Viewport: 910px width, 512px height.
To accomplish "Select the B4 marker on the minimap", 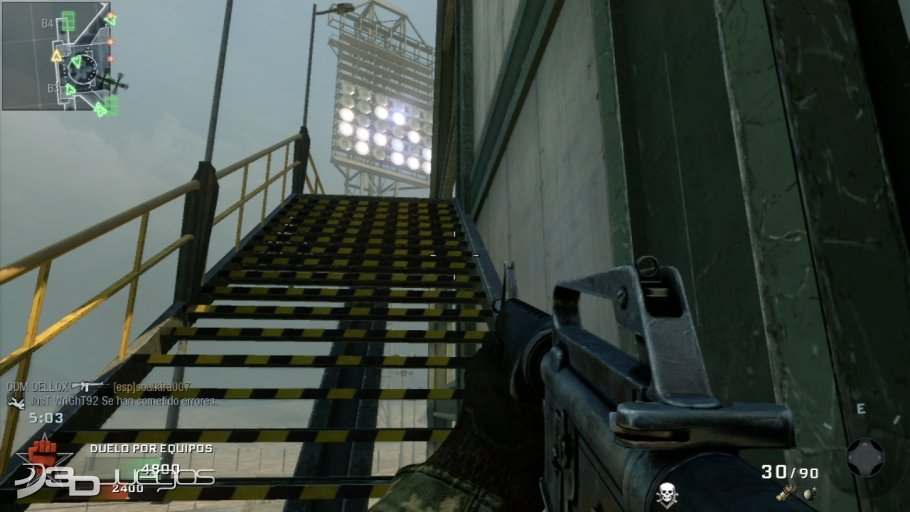I will pyautogui.click(x=49, y=22).
